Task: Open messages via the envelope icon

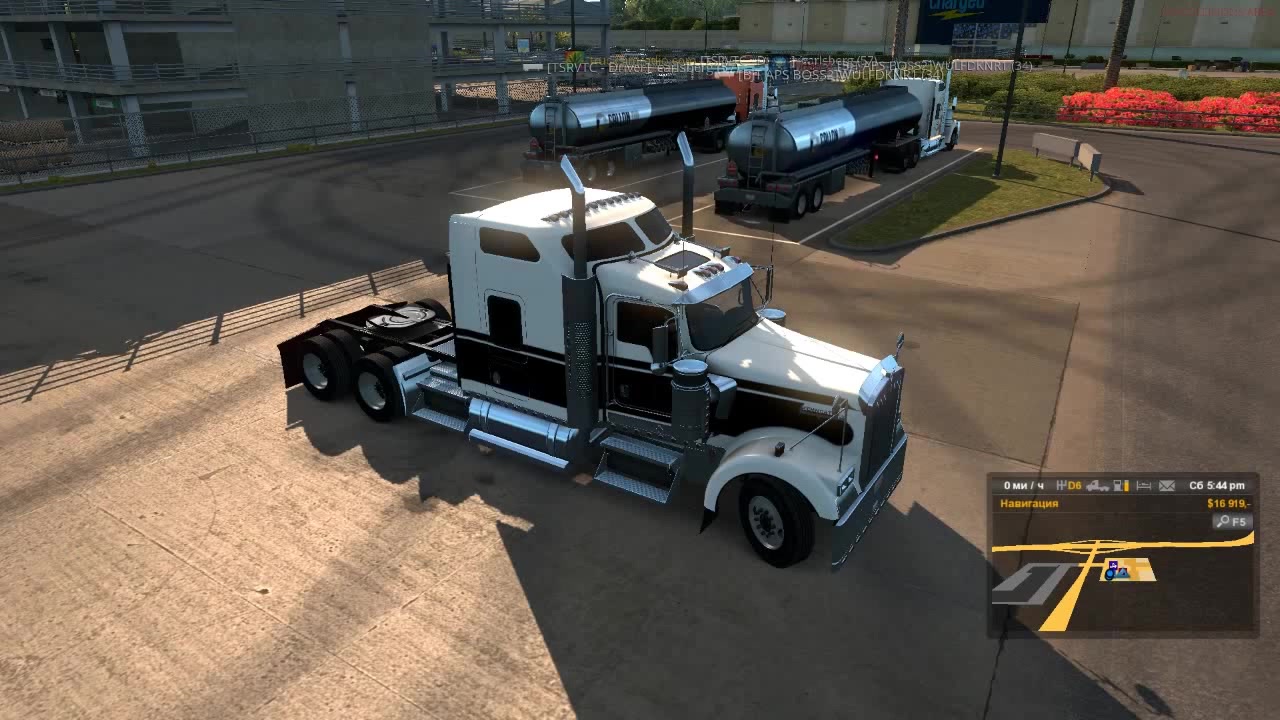Action: [x=1166, y=485]
